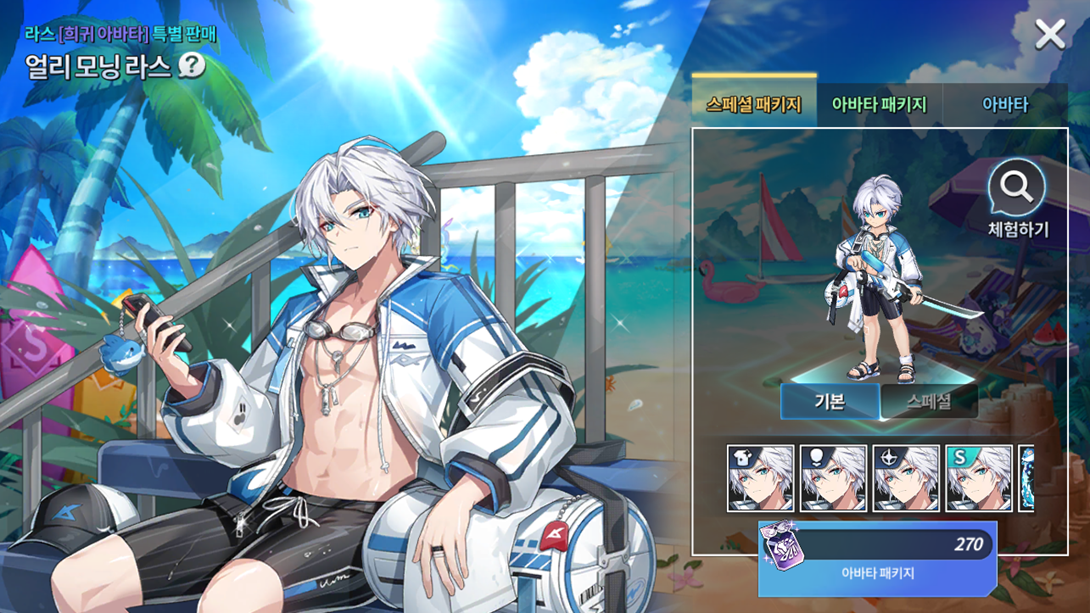
Task: Close the avatar shop screen
Action: [x=1050, y=35]
